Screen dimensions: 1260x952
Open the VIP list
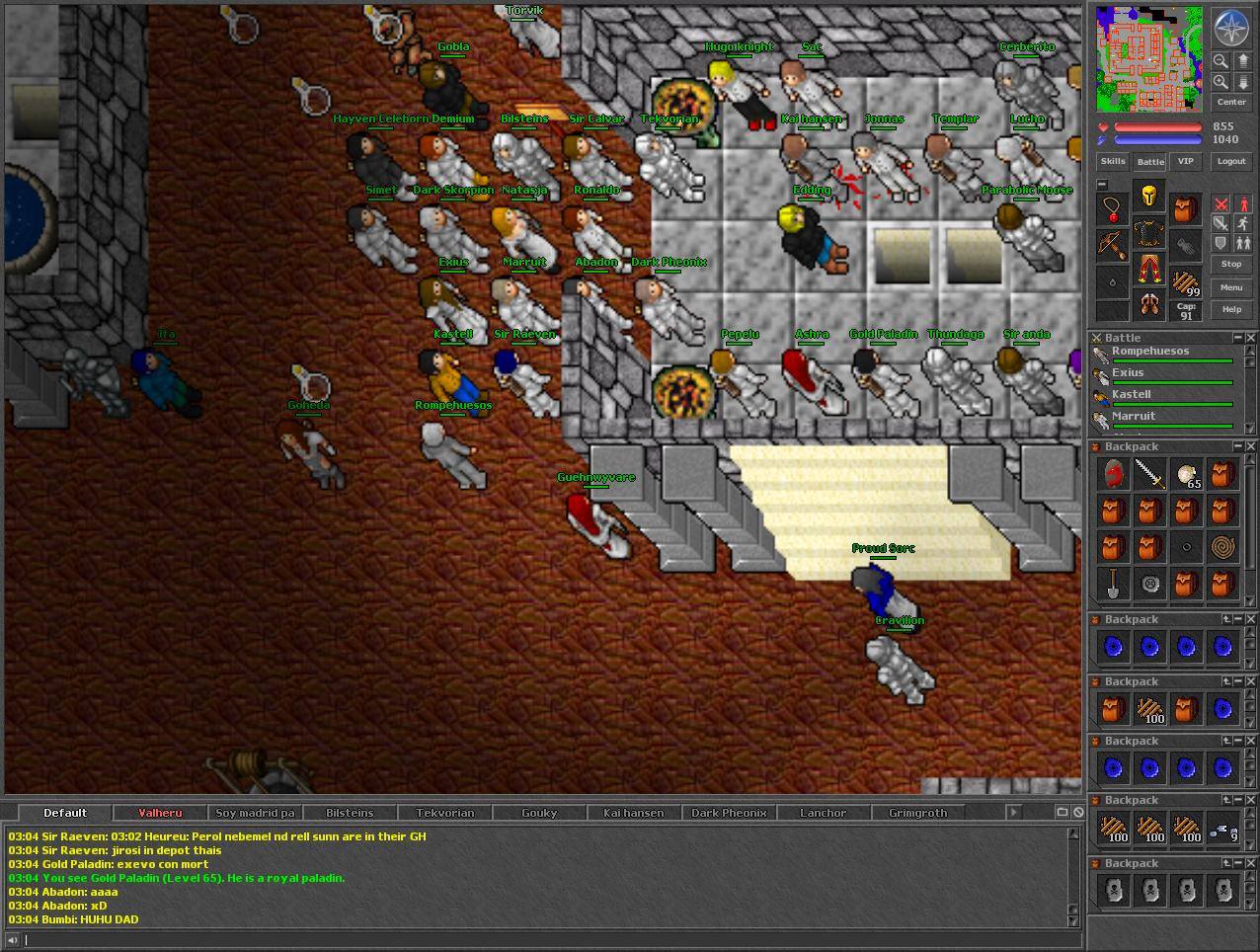point(1185,161)
